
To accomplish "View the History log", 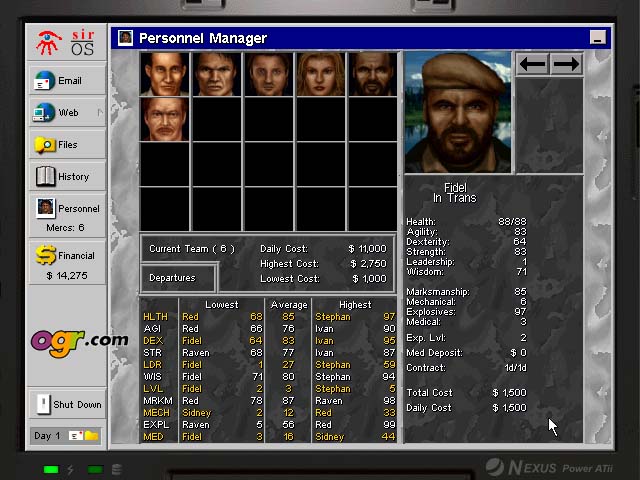I will point(67,177).
